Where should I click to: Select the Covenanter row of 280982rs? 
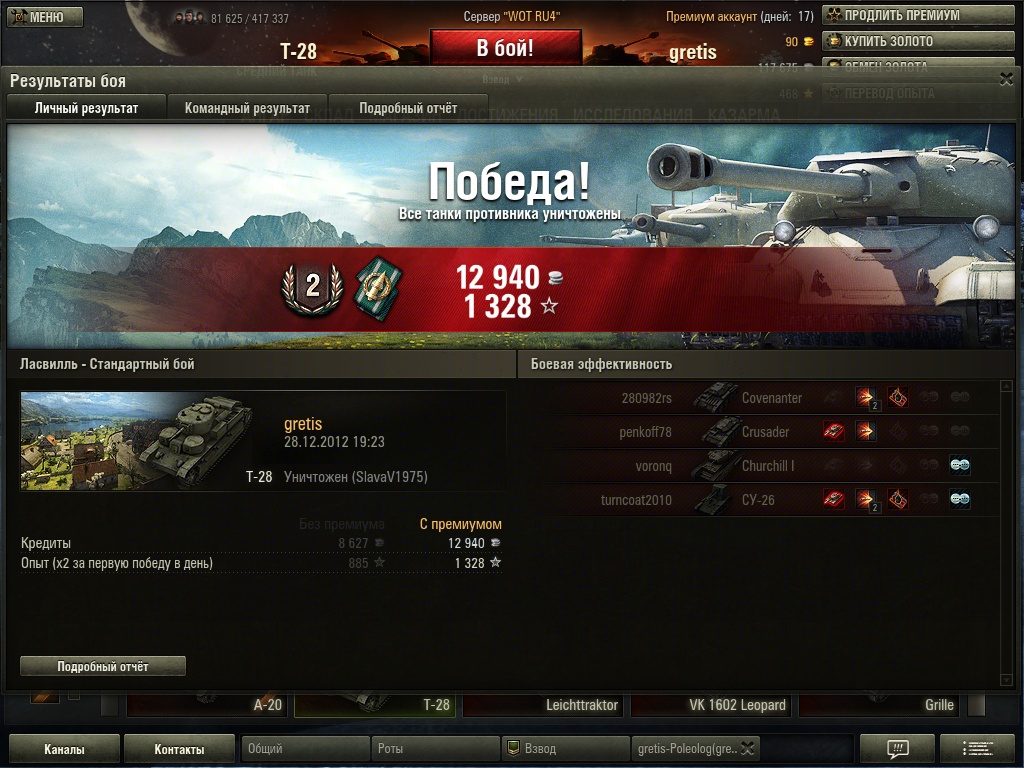760,398
